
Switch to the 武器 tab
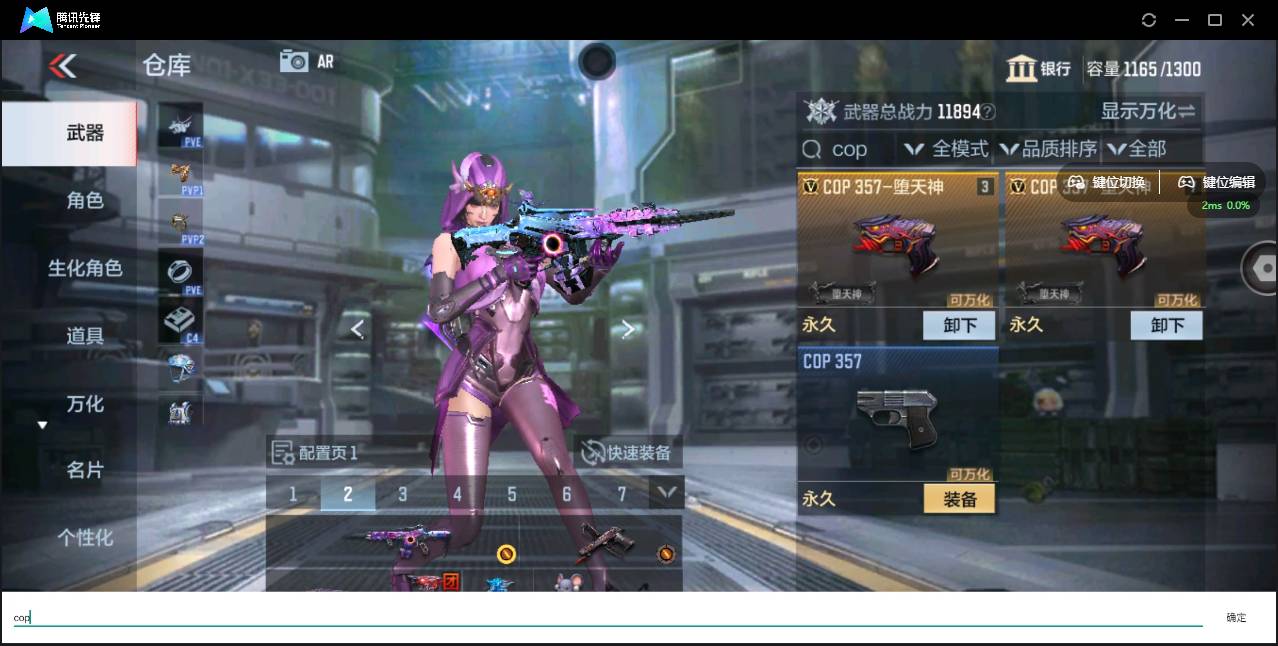[x=84, y=133]
